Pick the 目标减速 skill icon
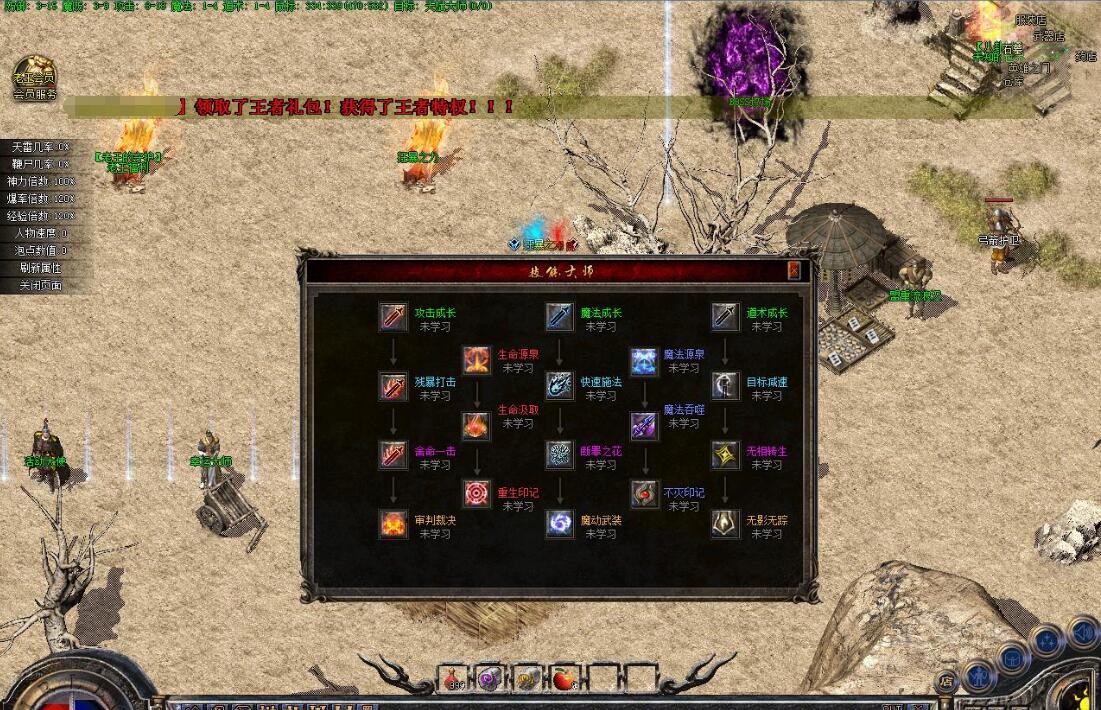Viewport: 1101px width, 710px height. click(x=725, y=386)
